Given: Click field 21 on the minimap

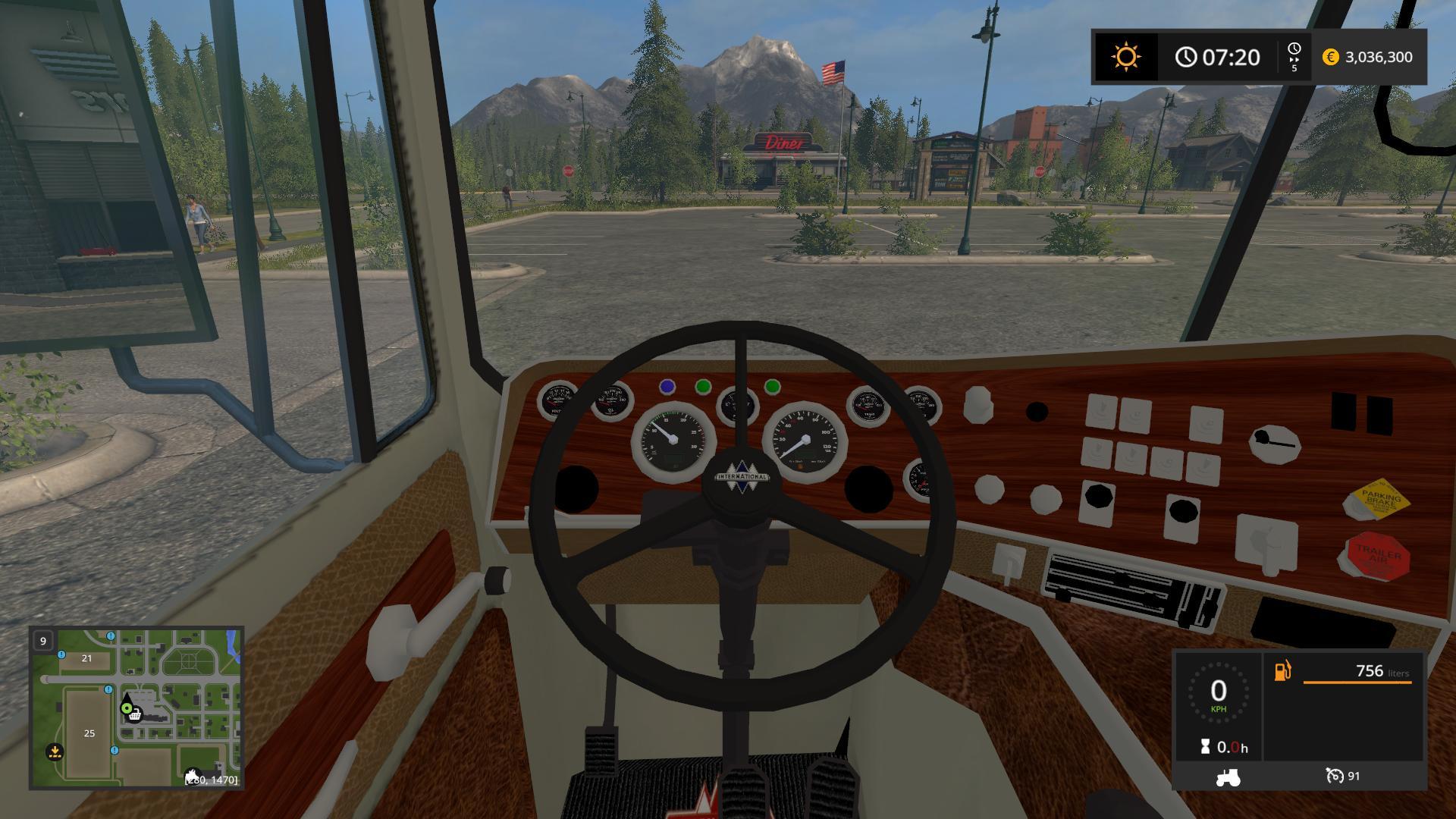Looking at the screenshot, I should coord(86,658).
